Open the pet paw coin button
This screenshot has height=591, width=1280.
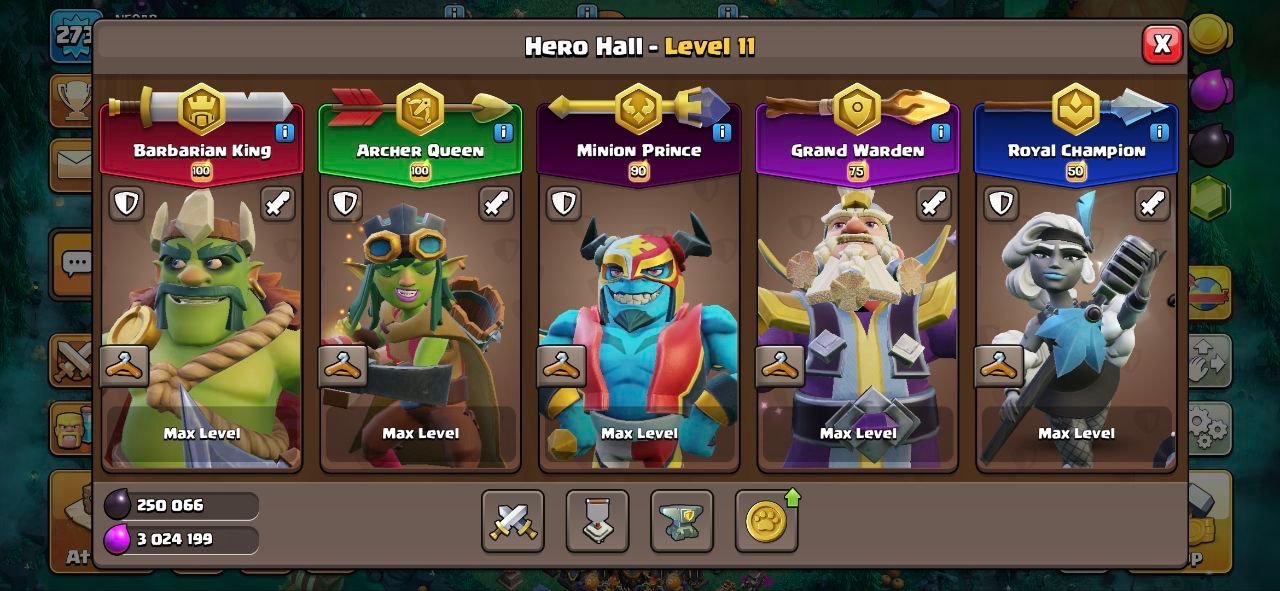coord(766,521)
